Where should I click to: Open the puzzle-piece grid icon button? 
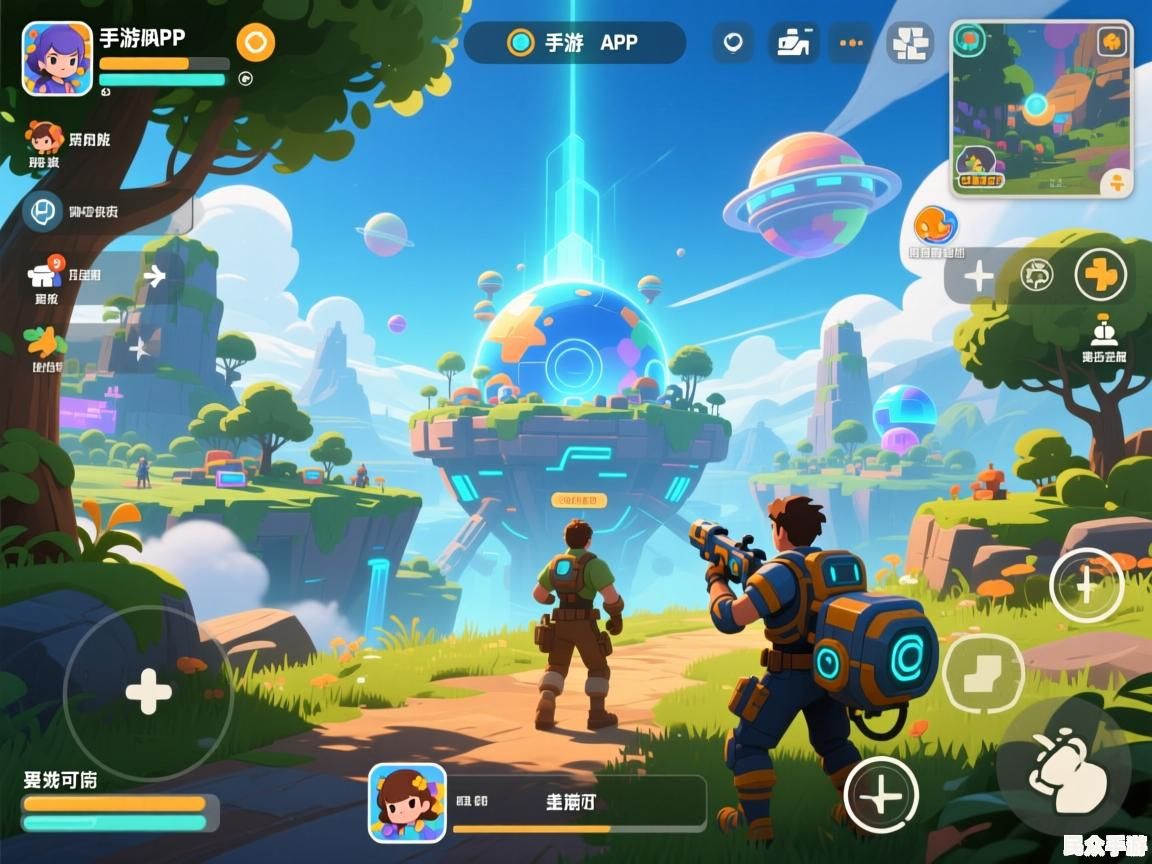pos(910,43)
